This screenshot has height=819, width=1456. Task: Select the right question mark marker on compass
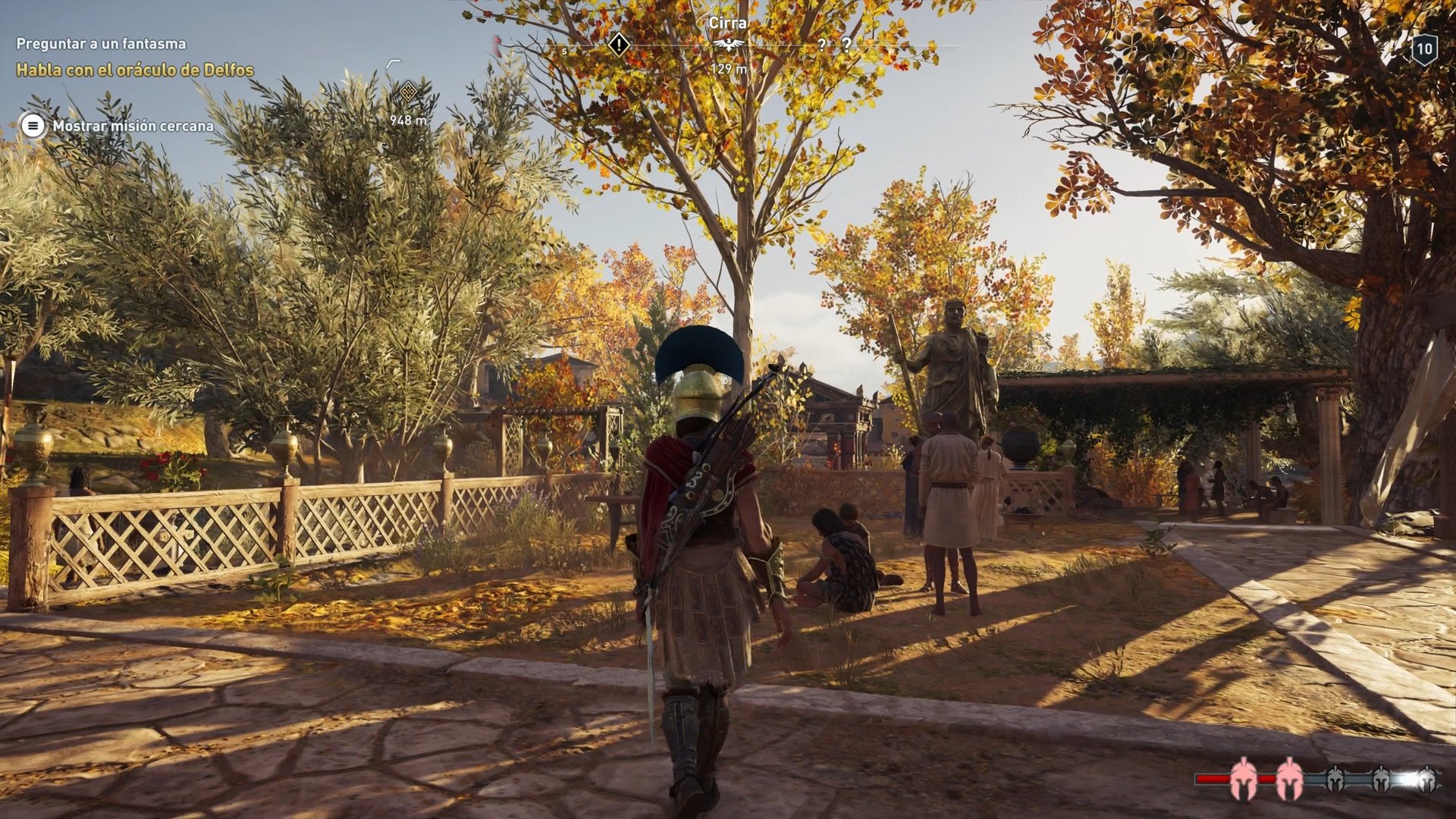(x=847, y=44)
